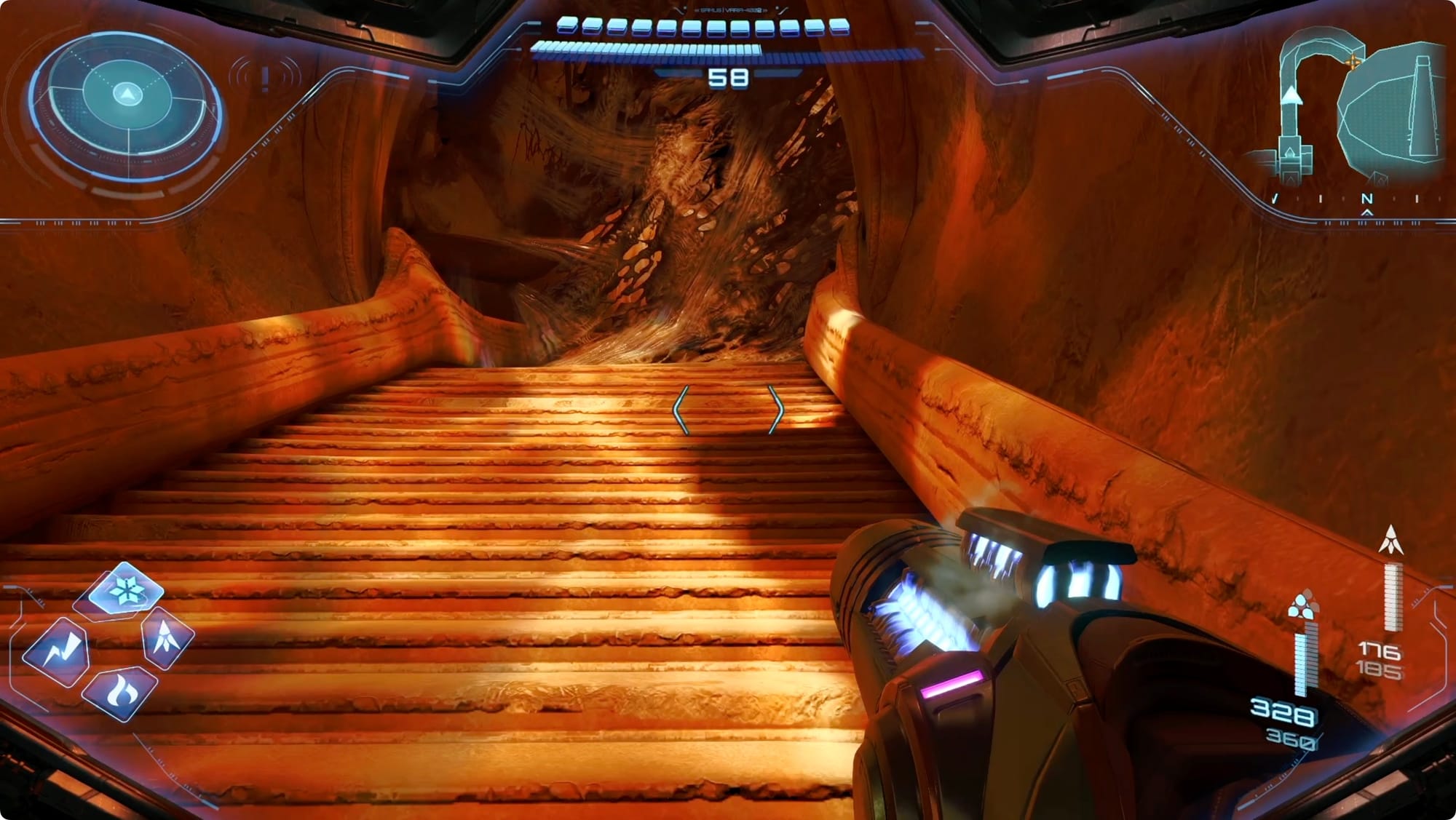Choose the fire flame shot icon

click(x=120, y=691)
